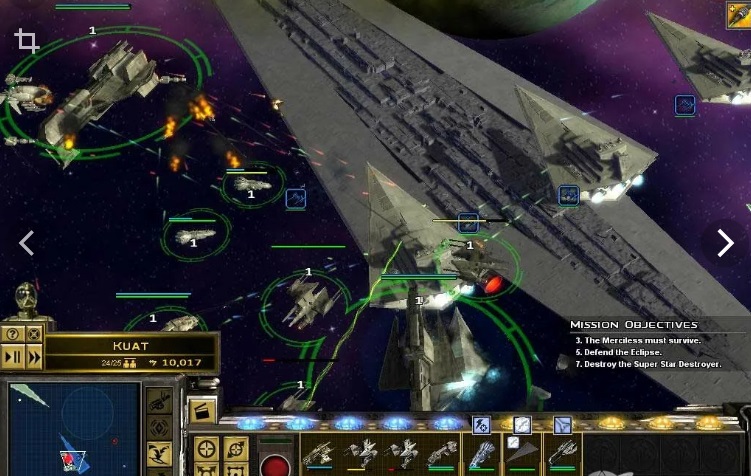The width and height of the screenshot is (751, 476).
Task: Click the crop tool icon
Action: coord(27,41)
